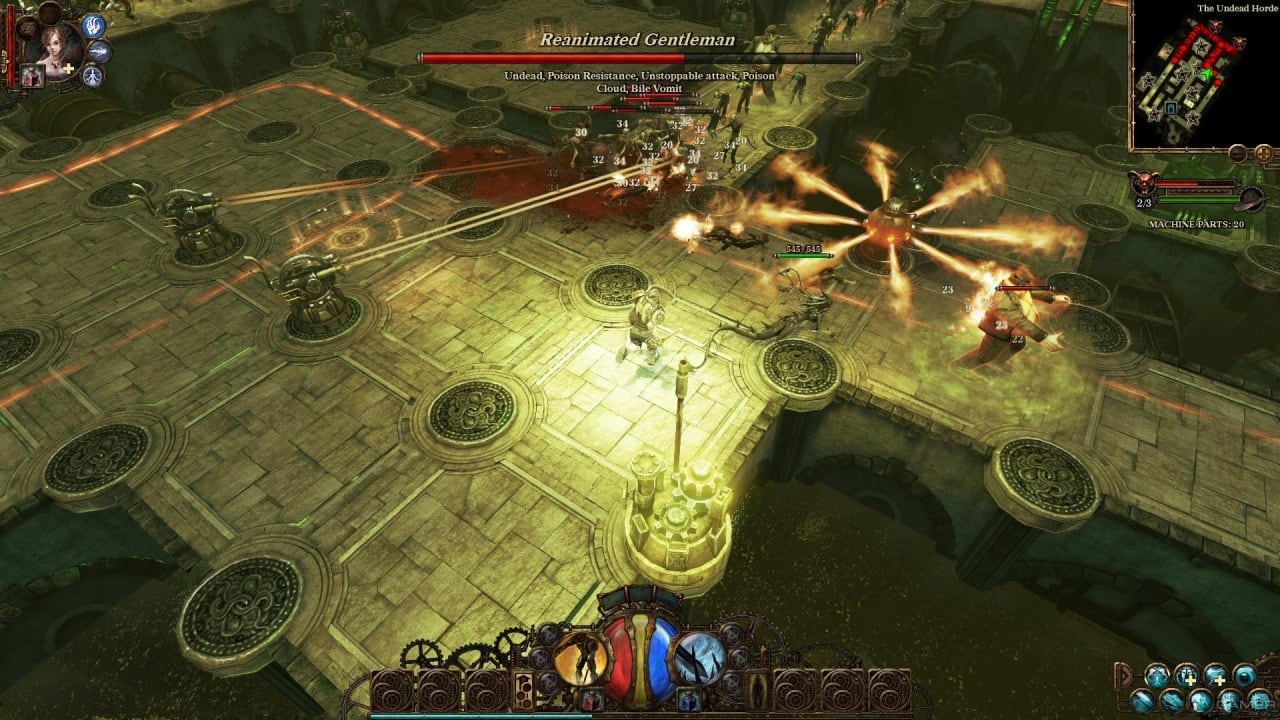Viewport: 1280px width, 720px height.
Task: Zoom out the minimap with minus button
Action: (1238, 153)
